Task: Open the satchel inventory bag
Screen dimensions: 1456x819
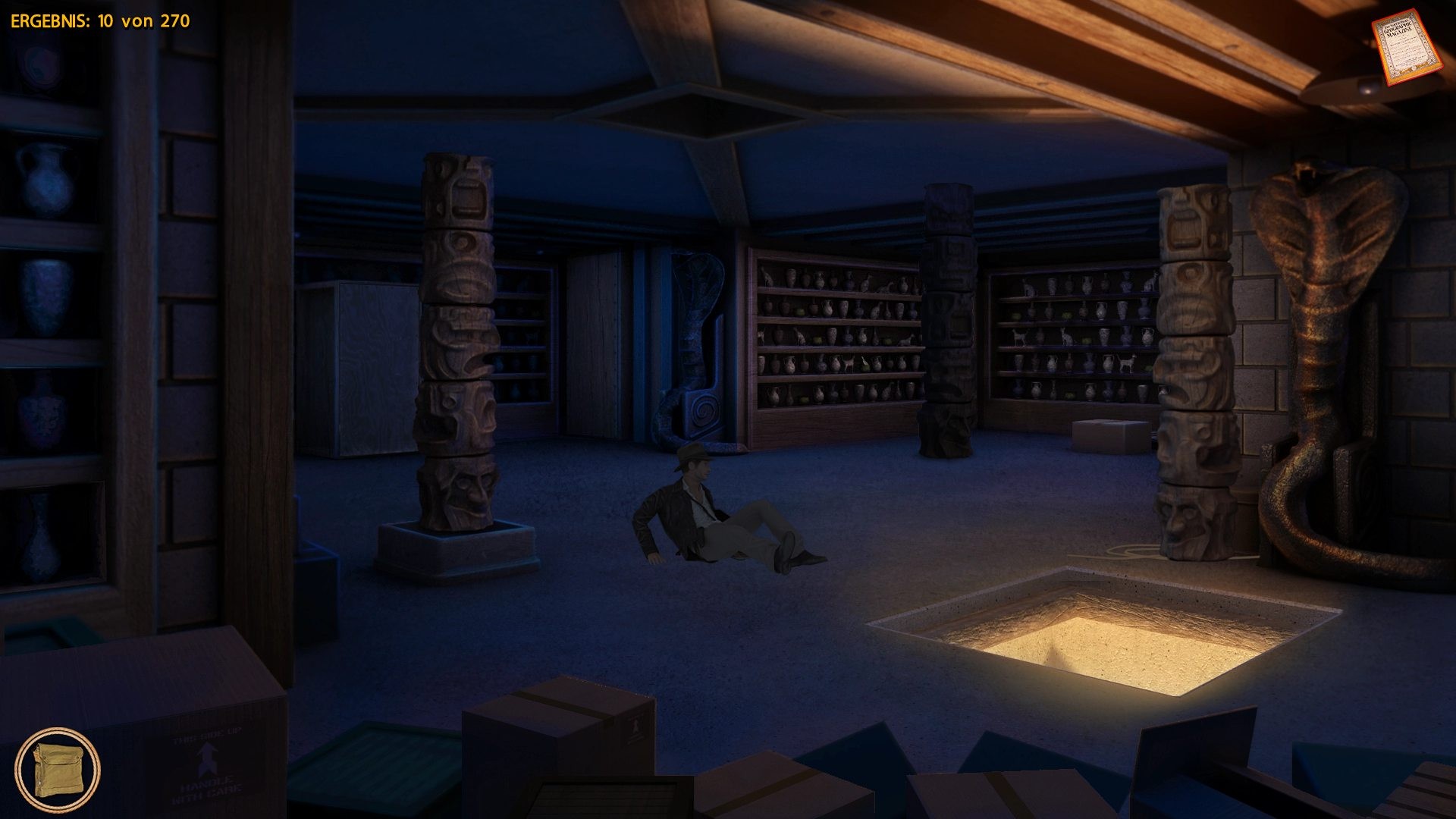Action: click(x=57, y=769)
